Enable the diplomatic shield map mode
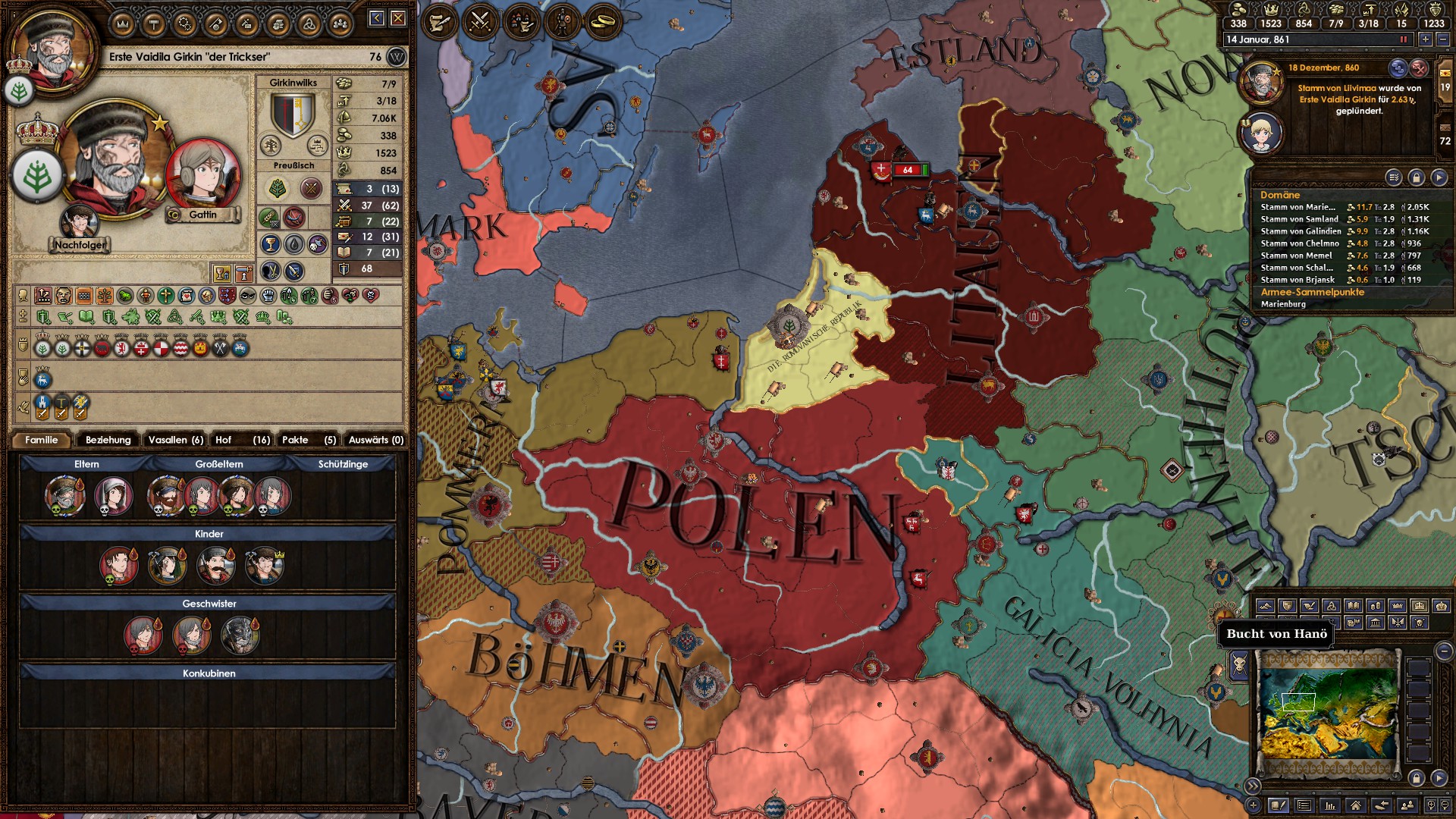 point(1286,606)
